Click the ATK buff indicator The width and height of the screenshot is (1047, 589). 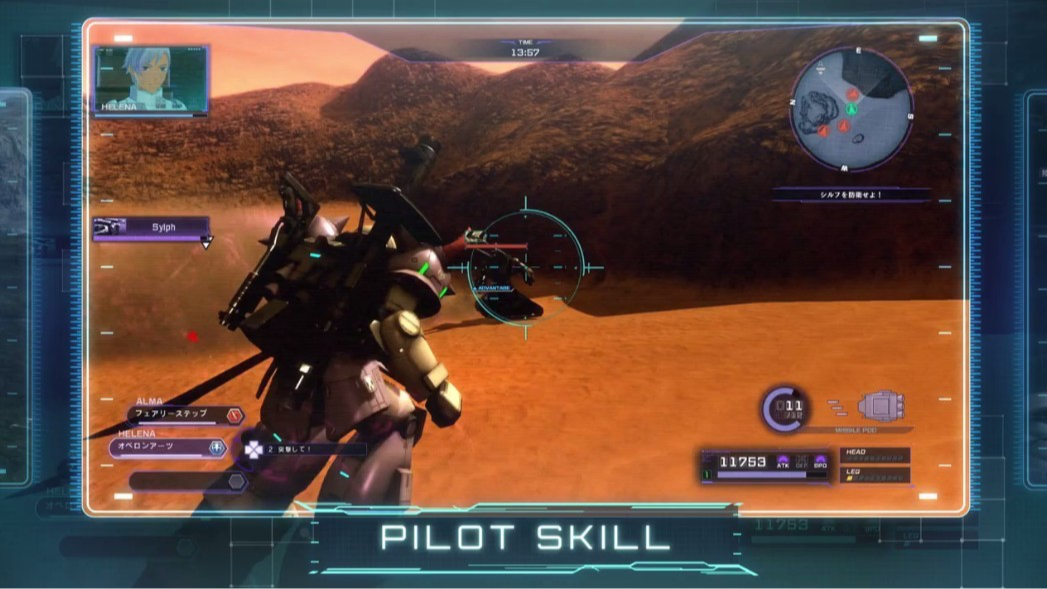pyautogui.click(x=783, y=462)
